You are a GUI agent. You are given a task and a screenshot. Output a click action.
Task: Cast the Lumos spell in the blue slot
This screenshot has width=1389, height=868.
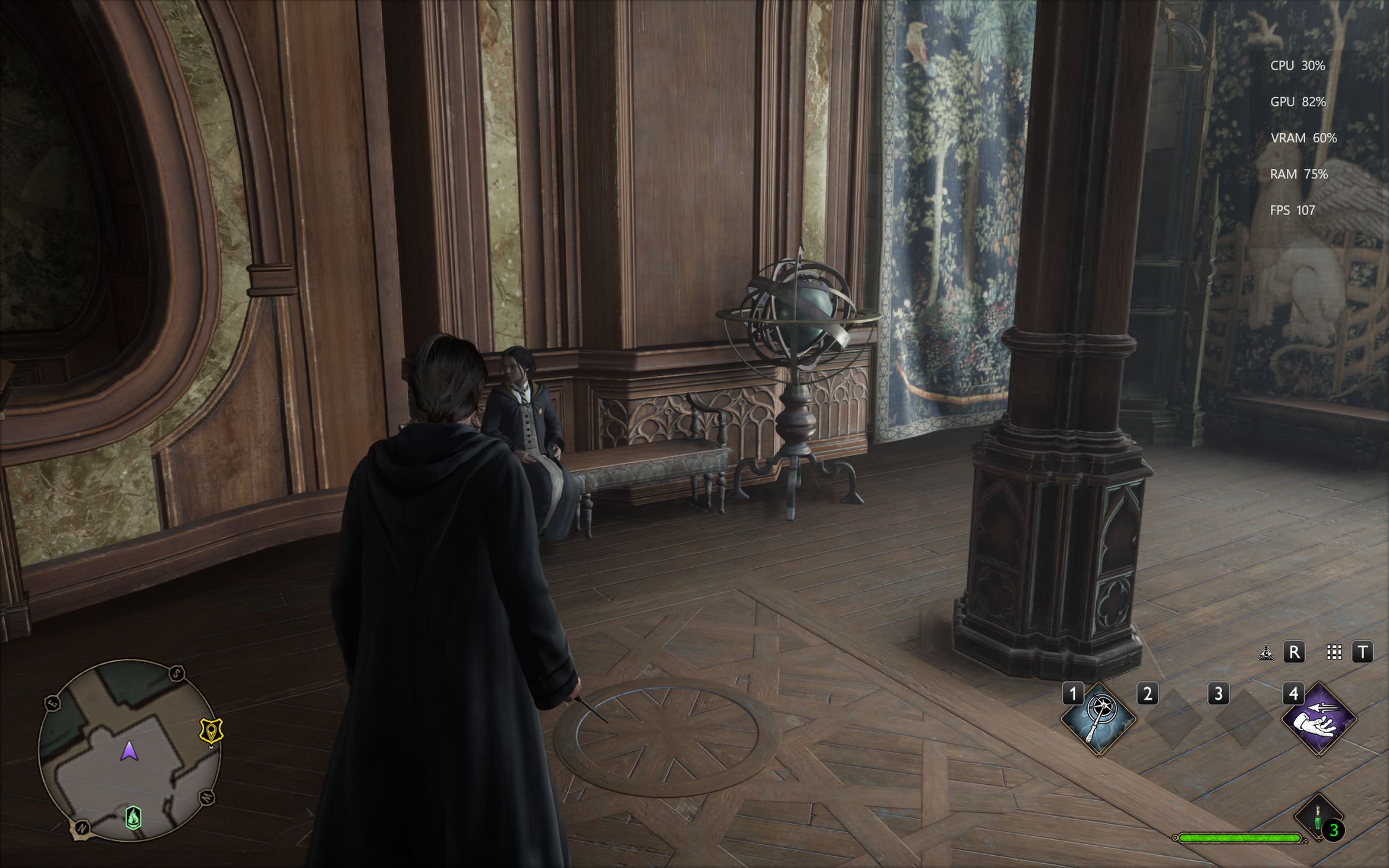pos(1098,719)
